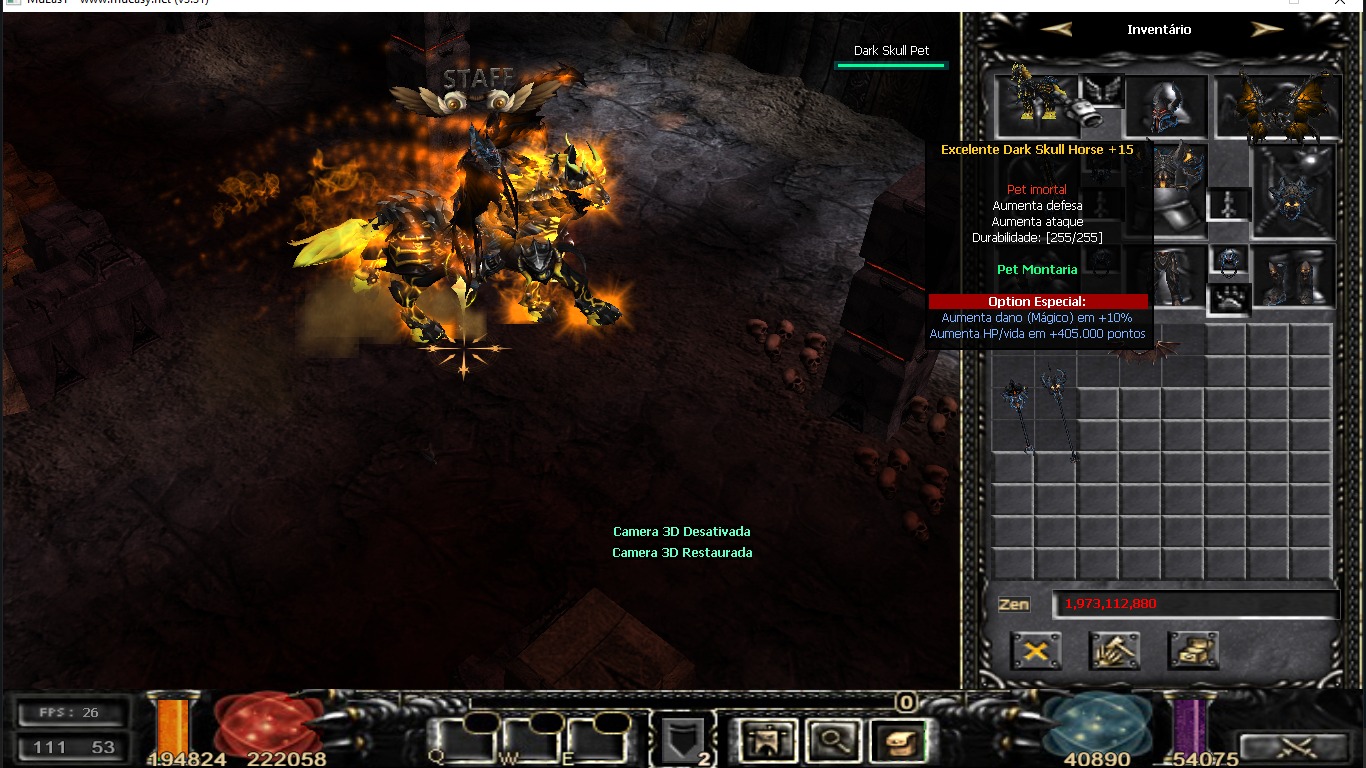Open the bag button on the bottom bar
The image size is (1366, 768).
(x=897, y=741)
